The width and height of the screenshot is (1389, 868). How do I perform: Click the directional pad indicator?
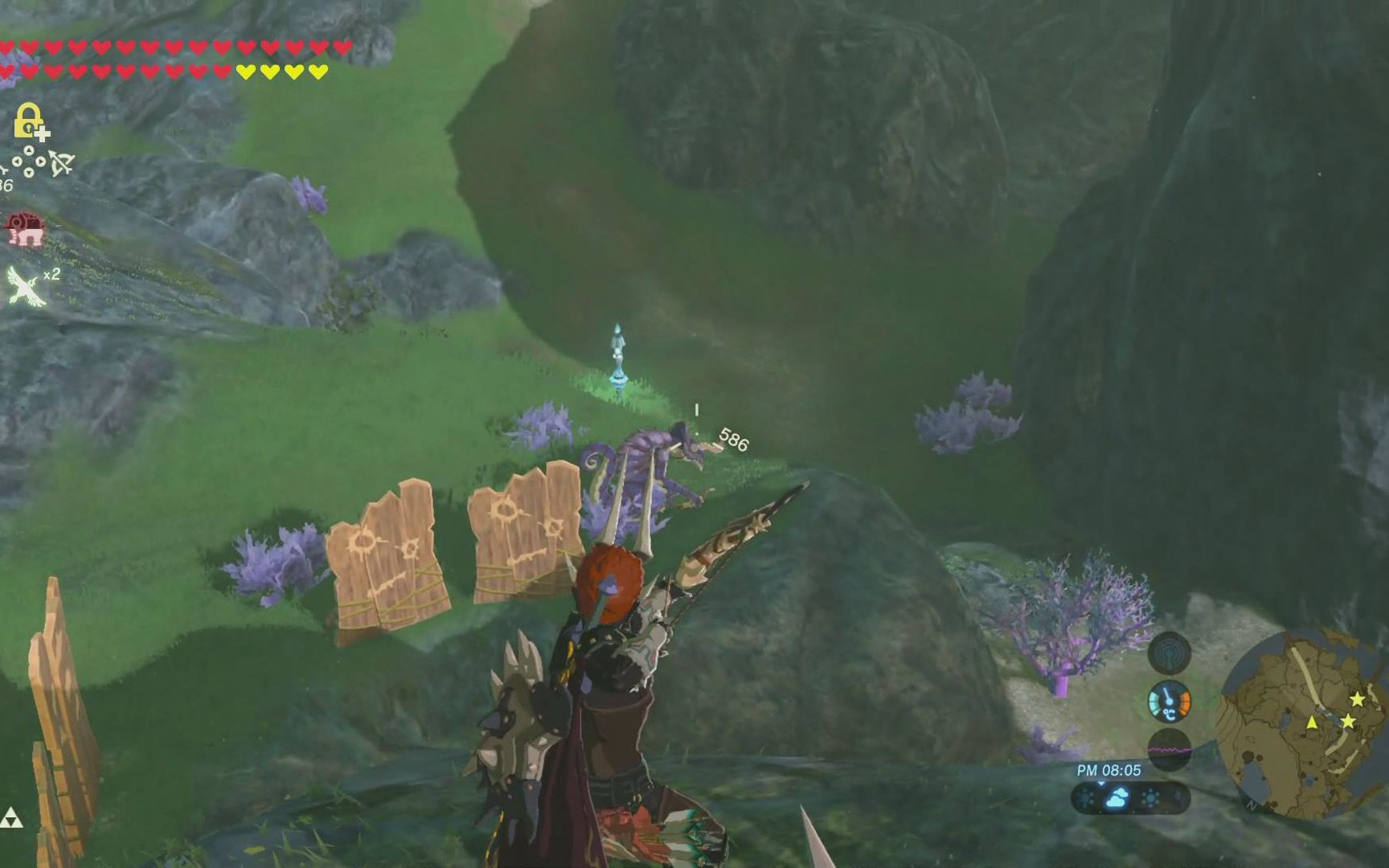tap(29, 162)
